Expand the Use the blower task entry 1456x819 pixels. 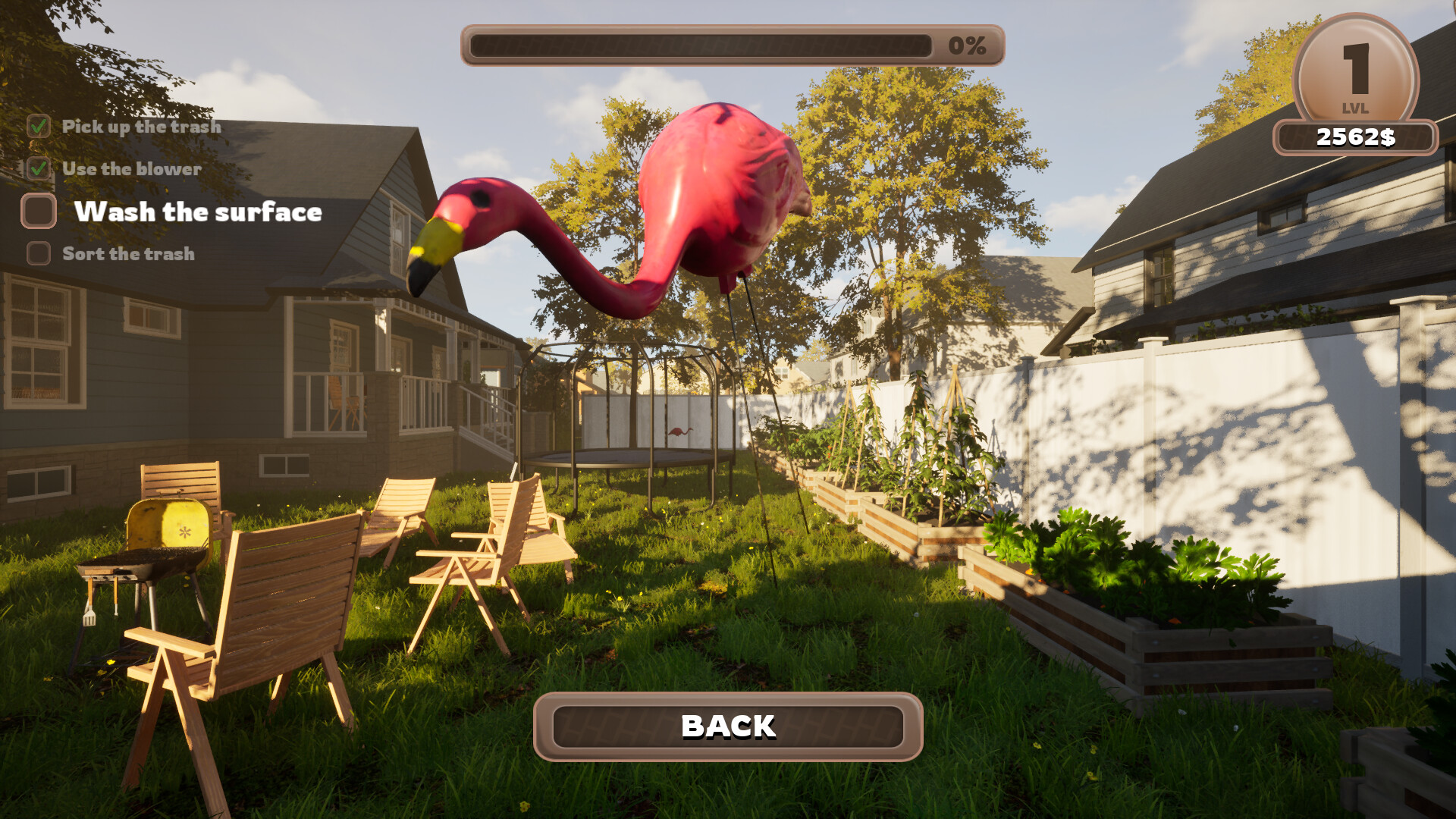click(x=133, y=169)
